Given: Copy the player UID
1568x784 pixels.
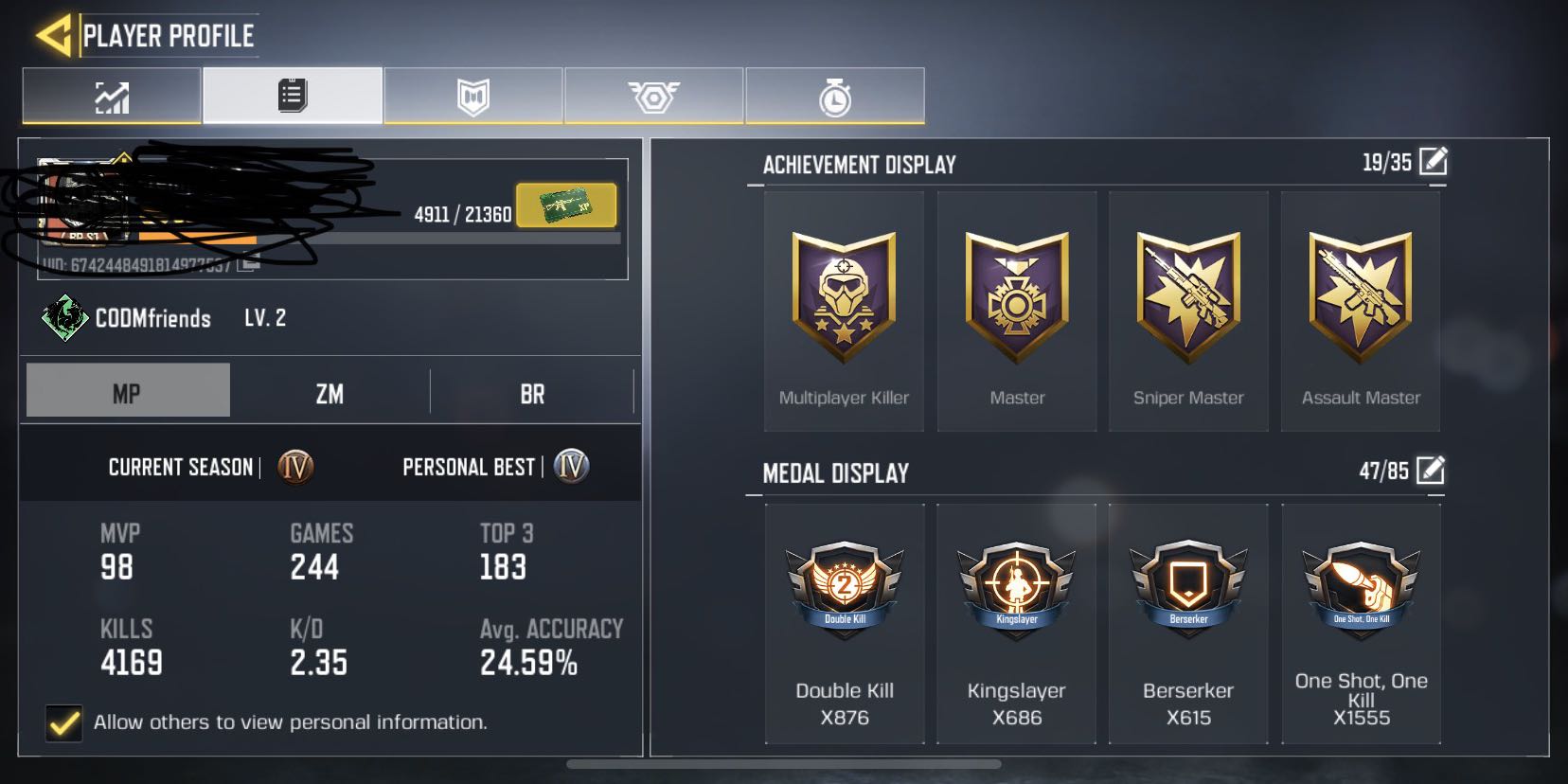Looking at the screenshot, I should tap(248, 263).
